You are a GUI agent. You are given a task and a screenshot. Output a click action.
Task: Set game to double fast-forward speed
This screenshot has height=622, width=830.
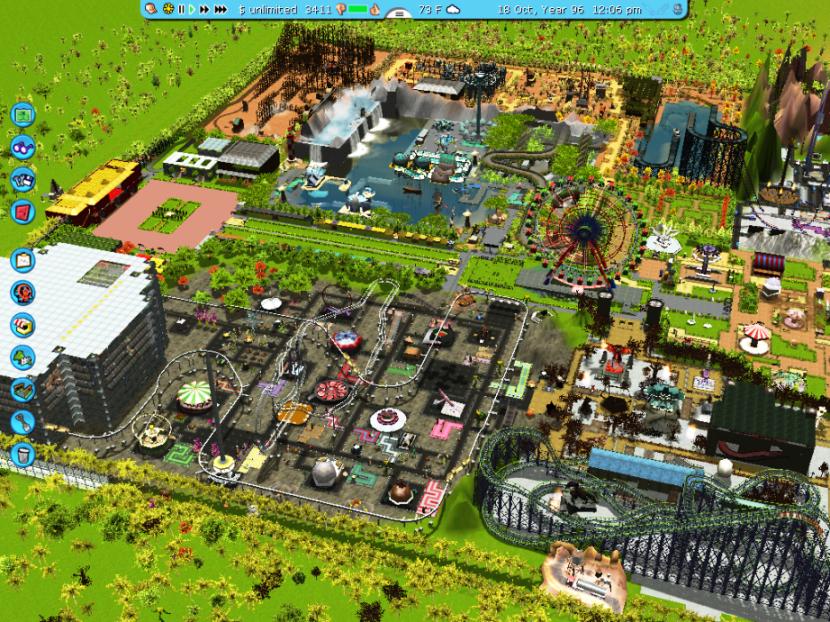(x=206, y=9)
